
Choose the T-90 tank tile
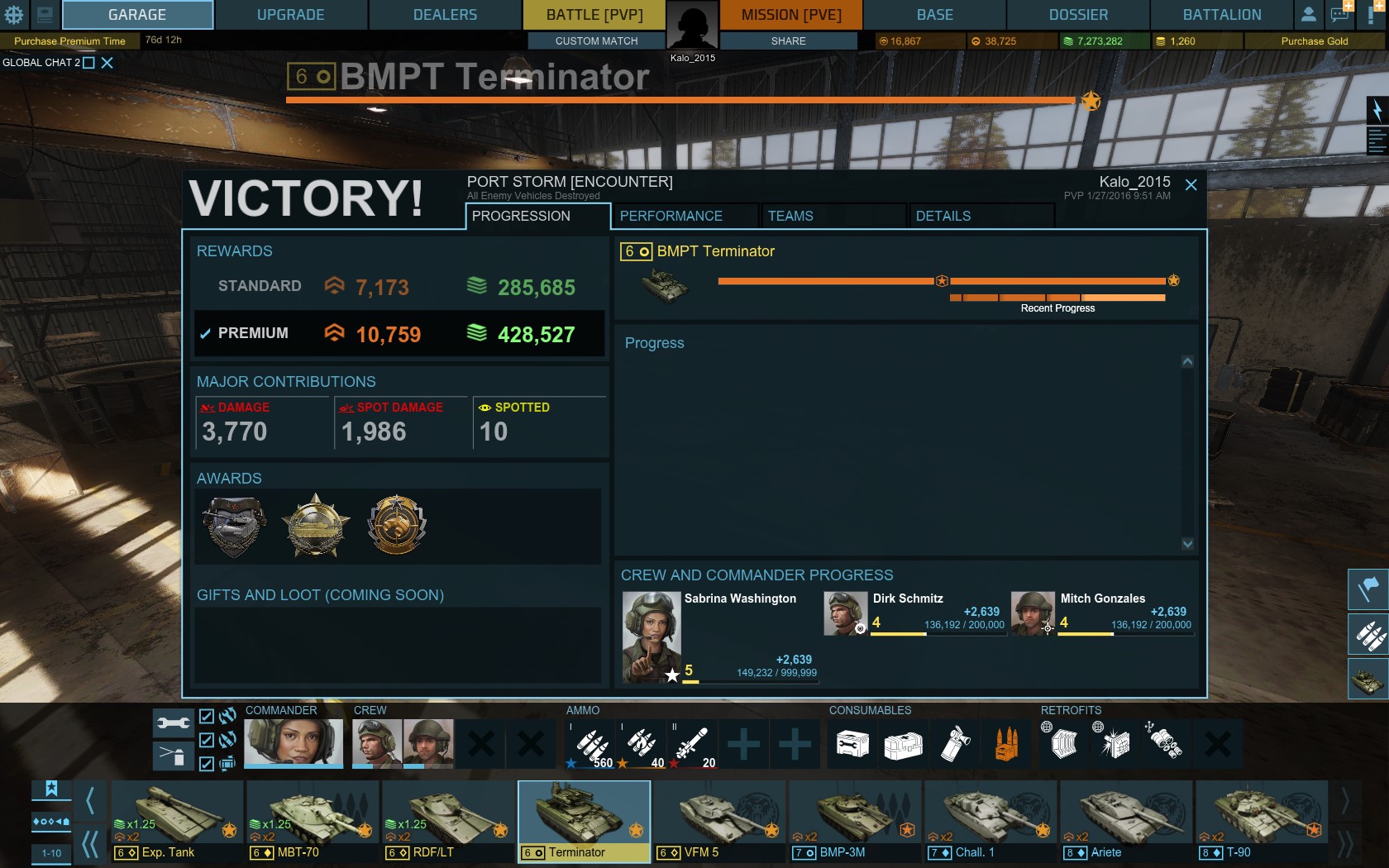[x=1262, y=821]
